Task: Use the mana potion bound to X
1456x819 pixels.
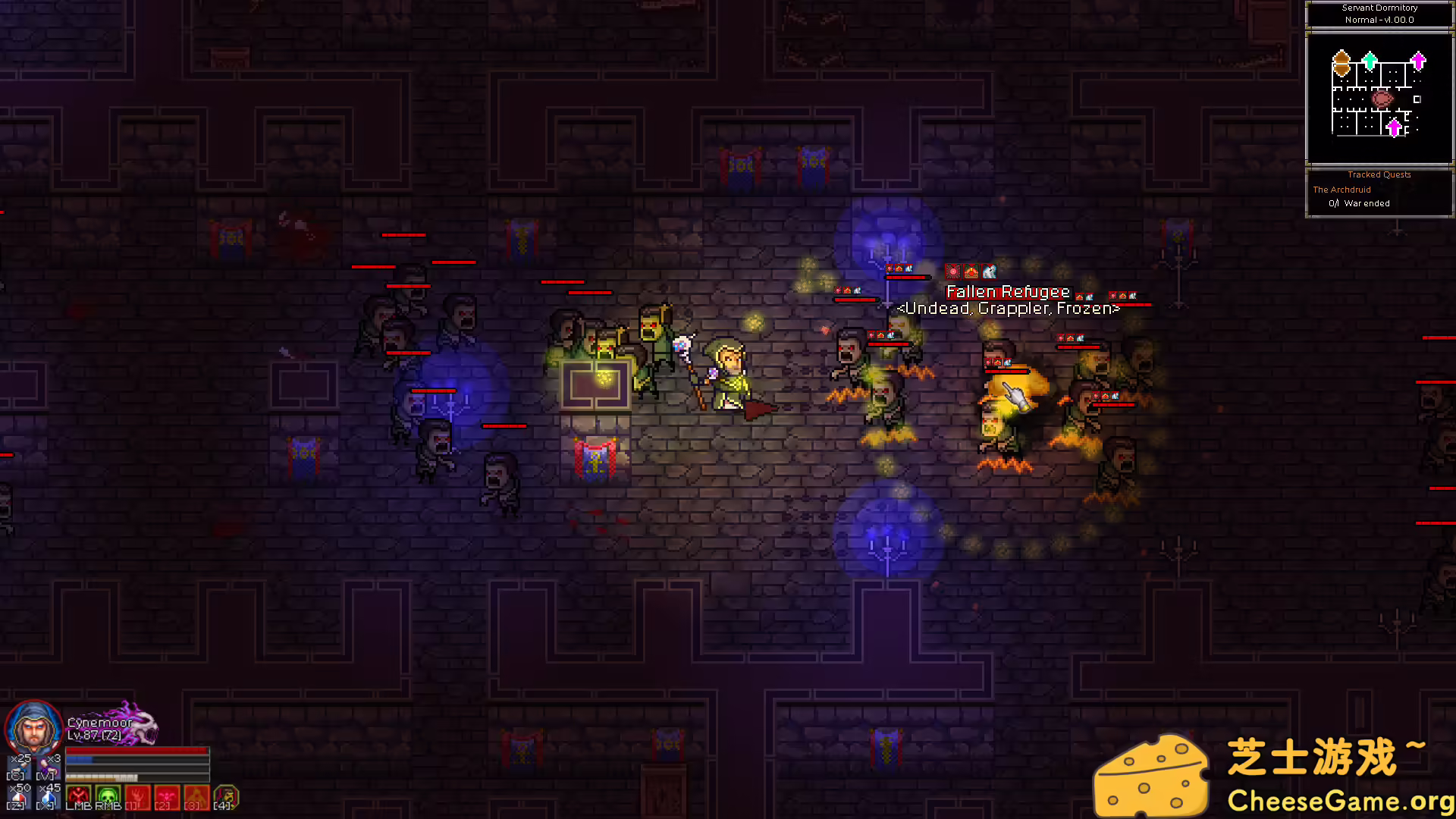Action: click(x=48, y=799)
